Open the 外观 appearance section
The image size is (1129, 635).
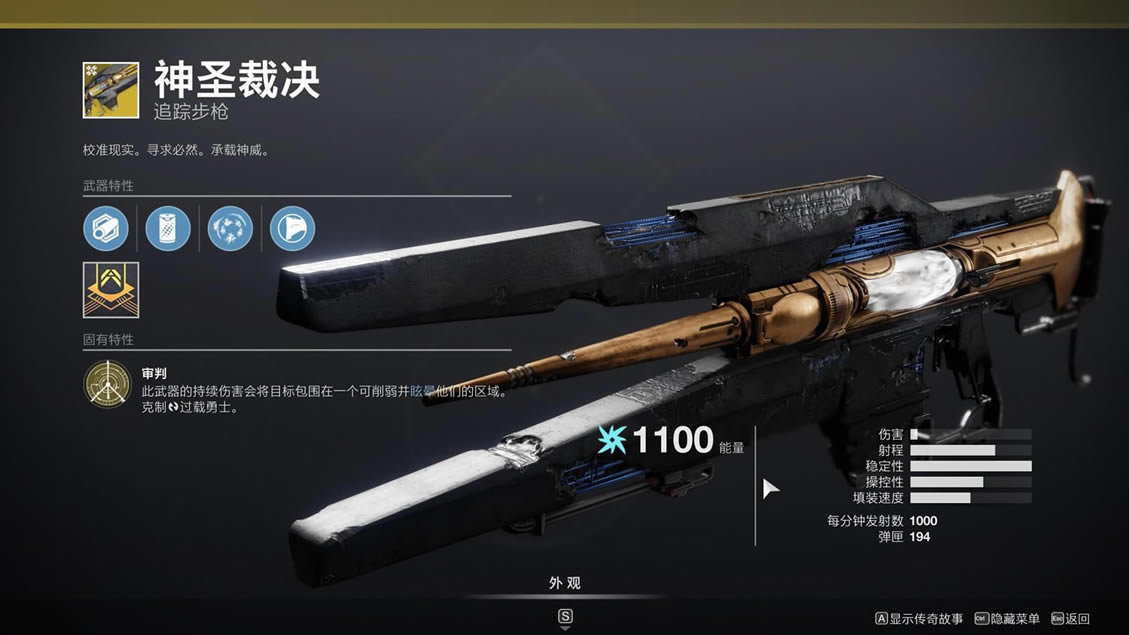(x=564, y=584)
